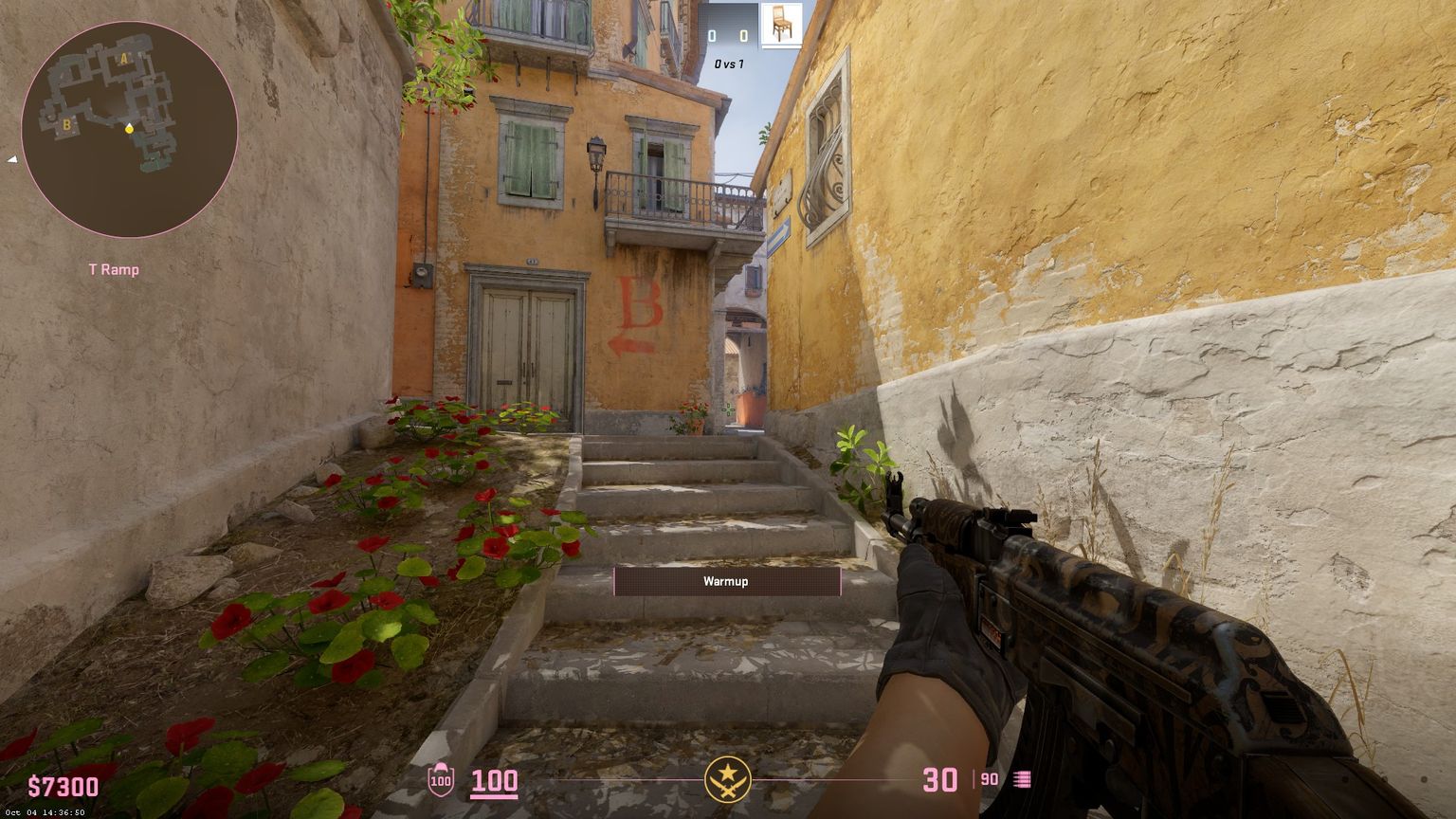The width and height of the screenshot is (1456, 819).
Task: Click the chair player avatar thumbnail
Action: [x=780, y=26]
